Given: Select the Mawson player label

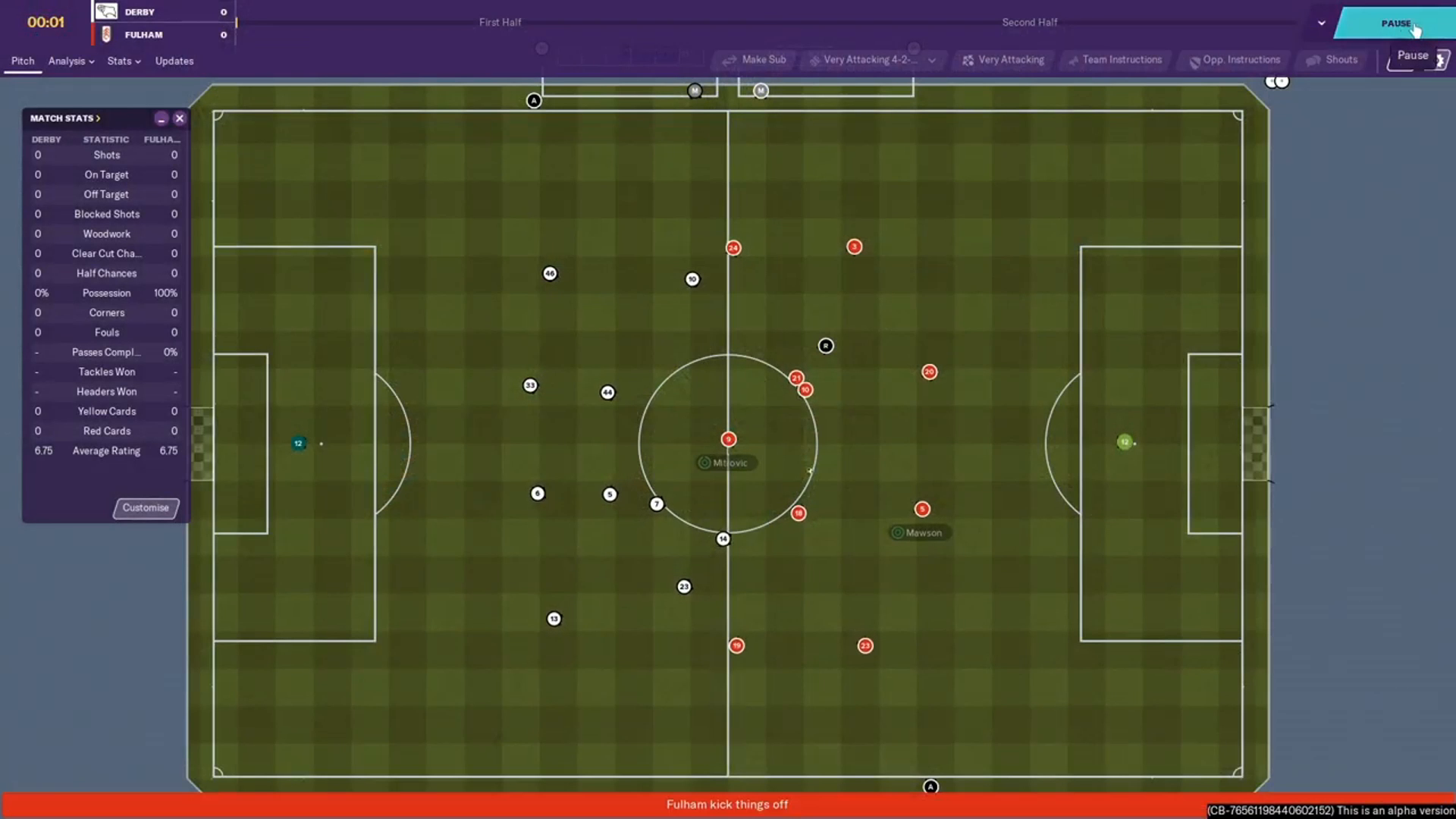Looking at the screenshot, I should click(x=920, y=533).
